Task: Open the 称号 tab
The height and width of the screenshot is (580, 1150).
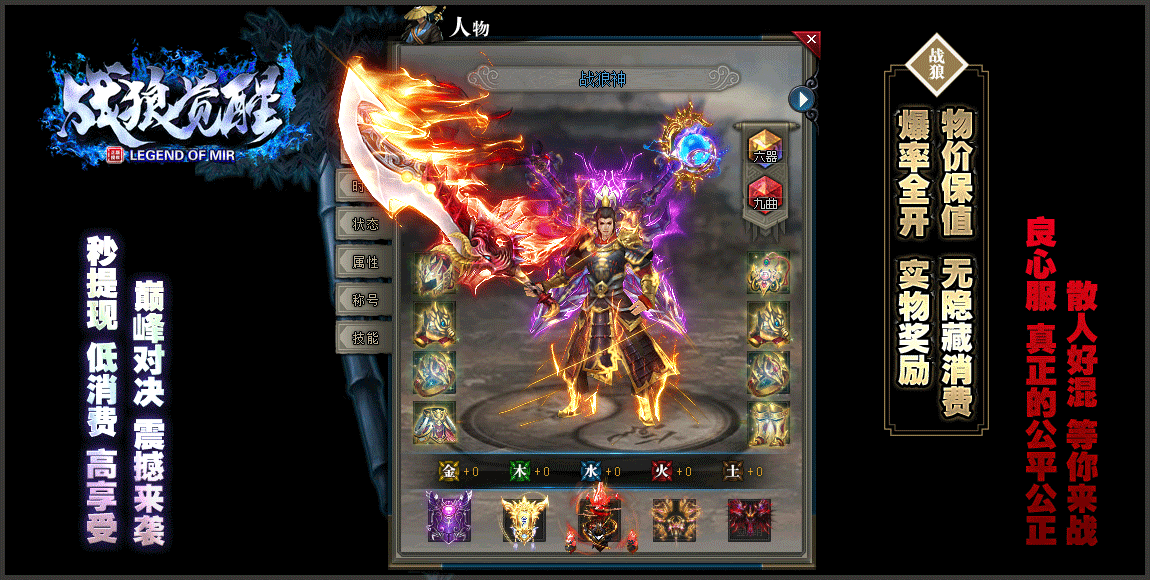Action: pyautogui.click(x=365, y=299)
